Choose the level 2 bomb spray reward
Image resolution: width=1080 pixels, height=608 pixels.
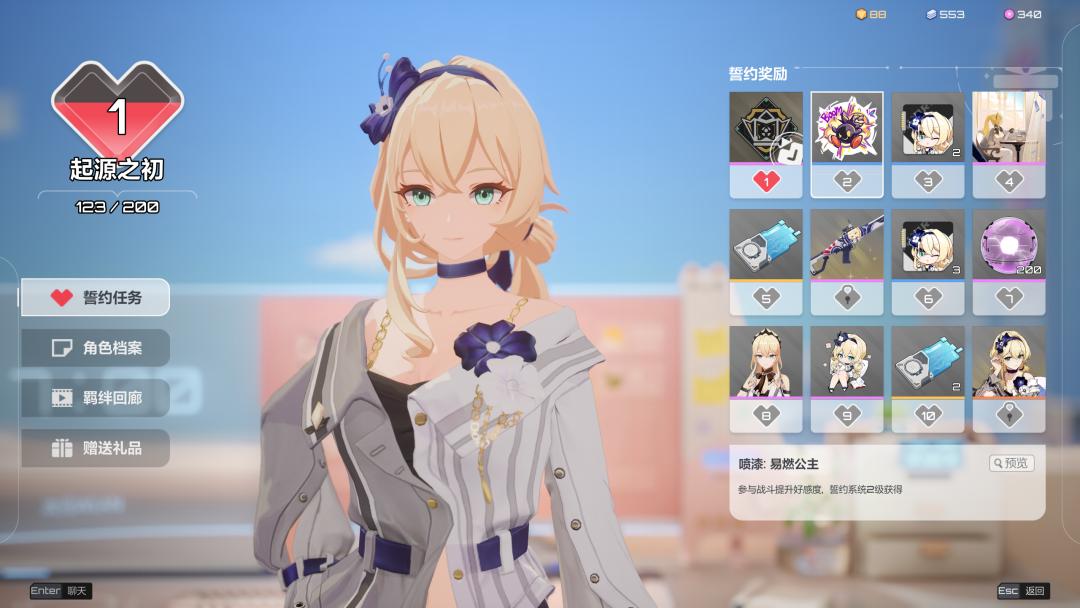(847, 128)
